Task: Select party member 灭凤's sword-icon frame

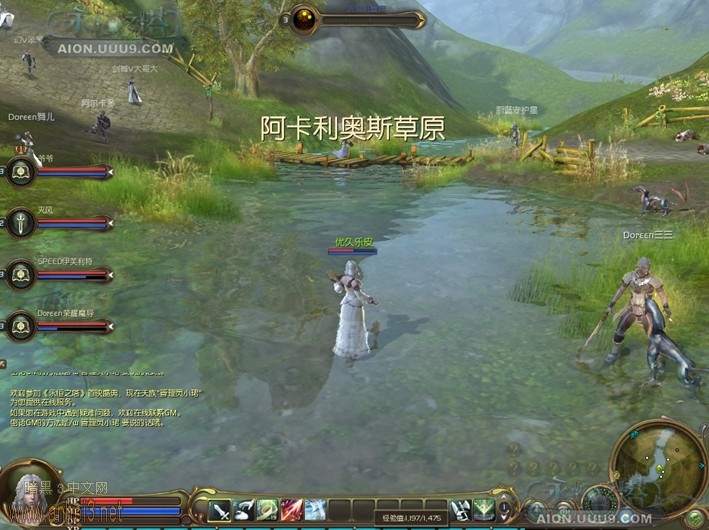Action: 20,222
